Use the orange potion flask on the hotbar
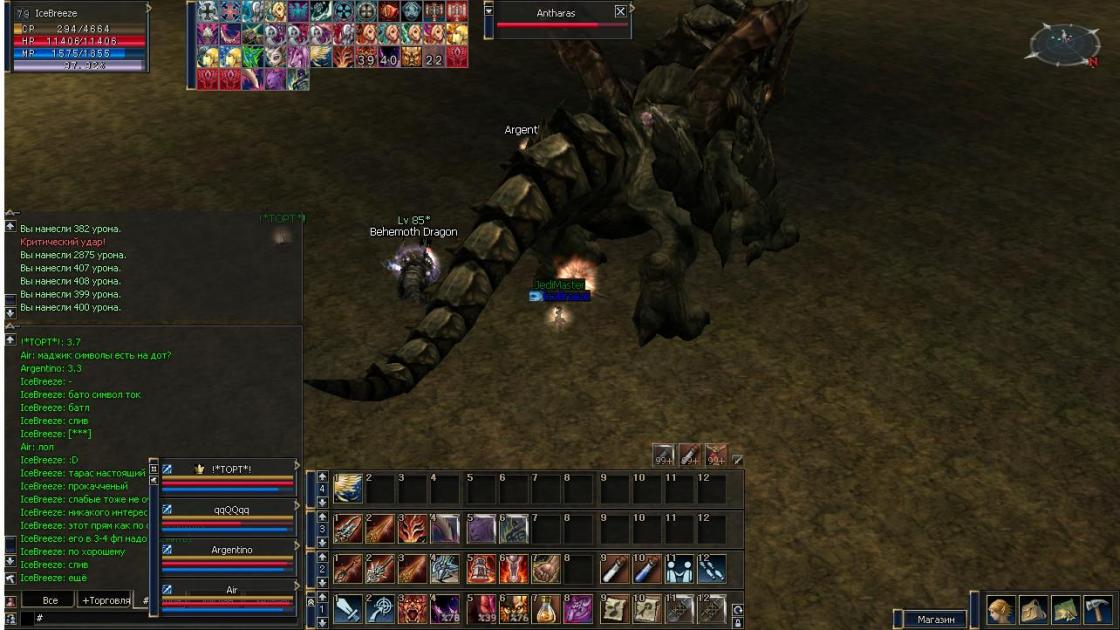 (x=546, y=609)
